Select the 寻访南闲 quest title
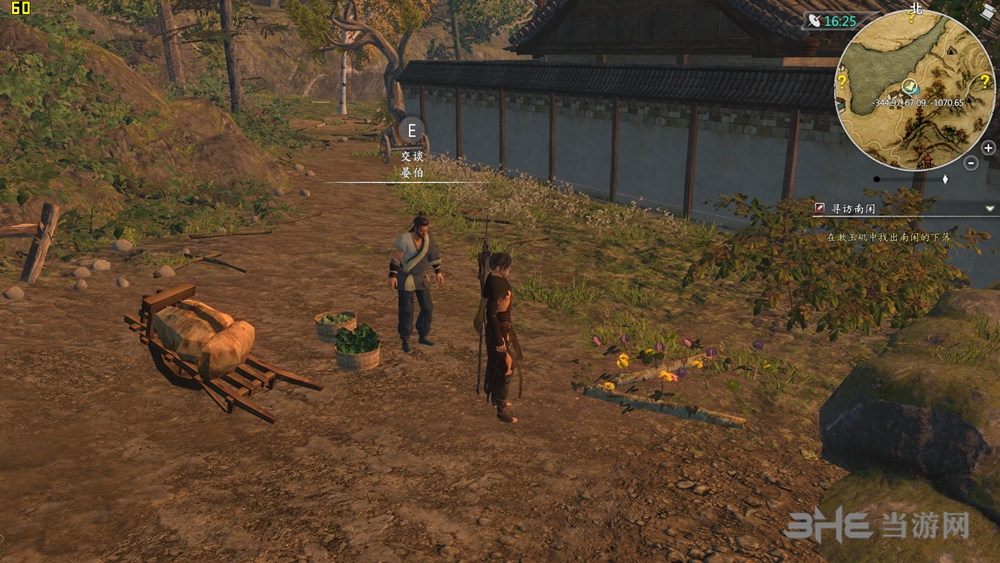The image size is (1000, 563). (x=853, y=208)
